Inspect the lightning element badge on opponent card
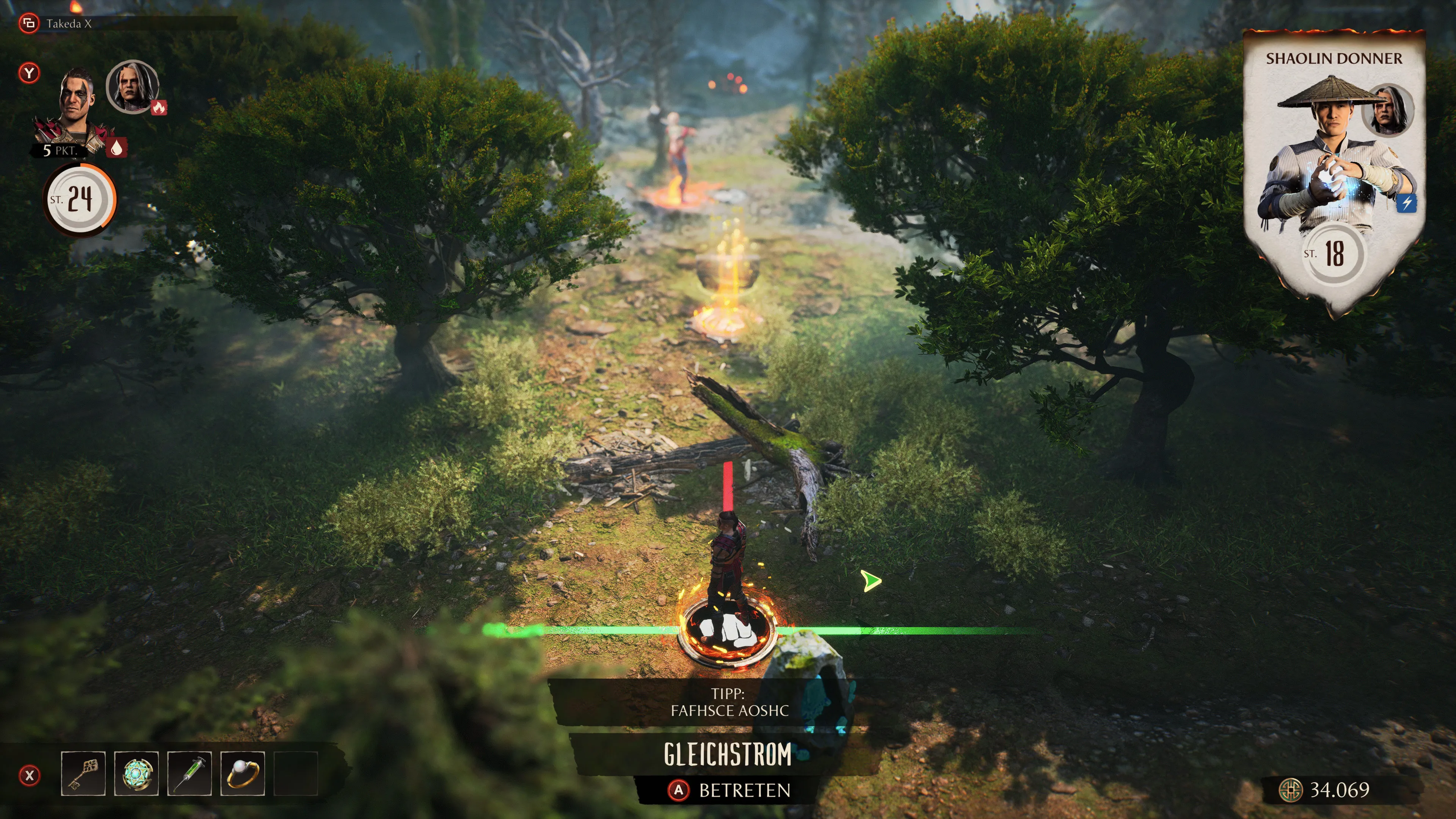 (1407, 203)
